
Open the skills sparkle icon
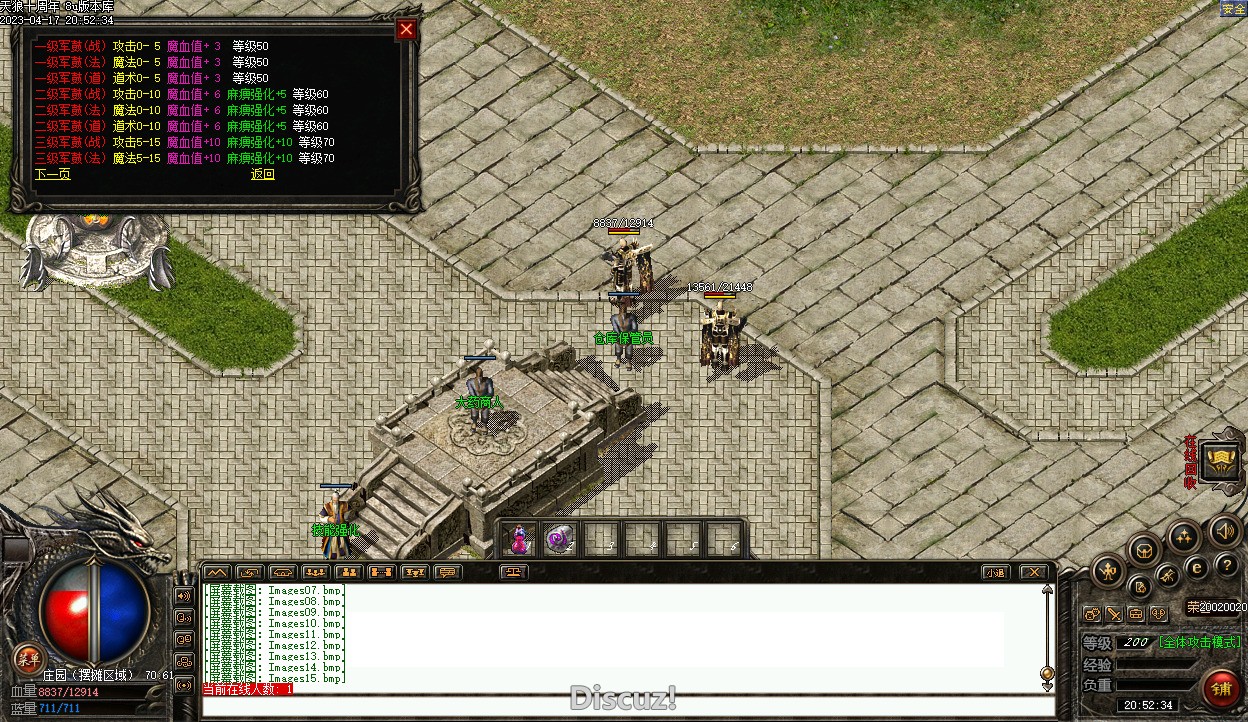1184,536
